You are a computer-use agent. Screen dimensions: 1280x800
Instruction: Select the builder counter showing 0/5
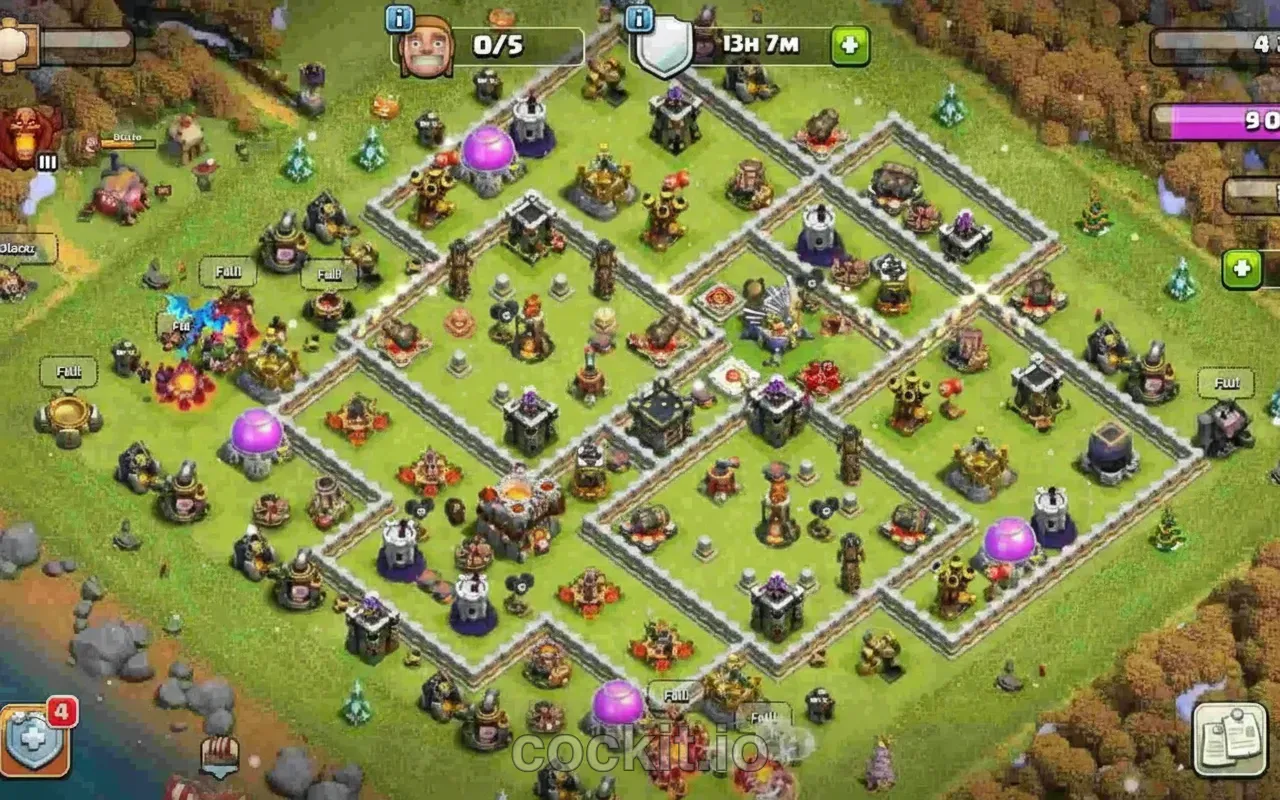[495, 44]
